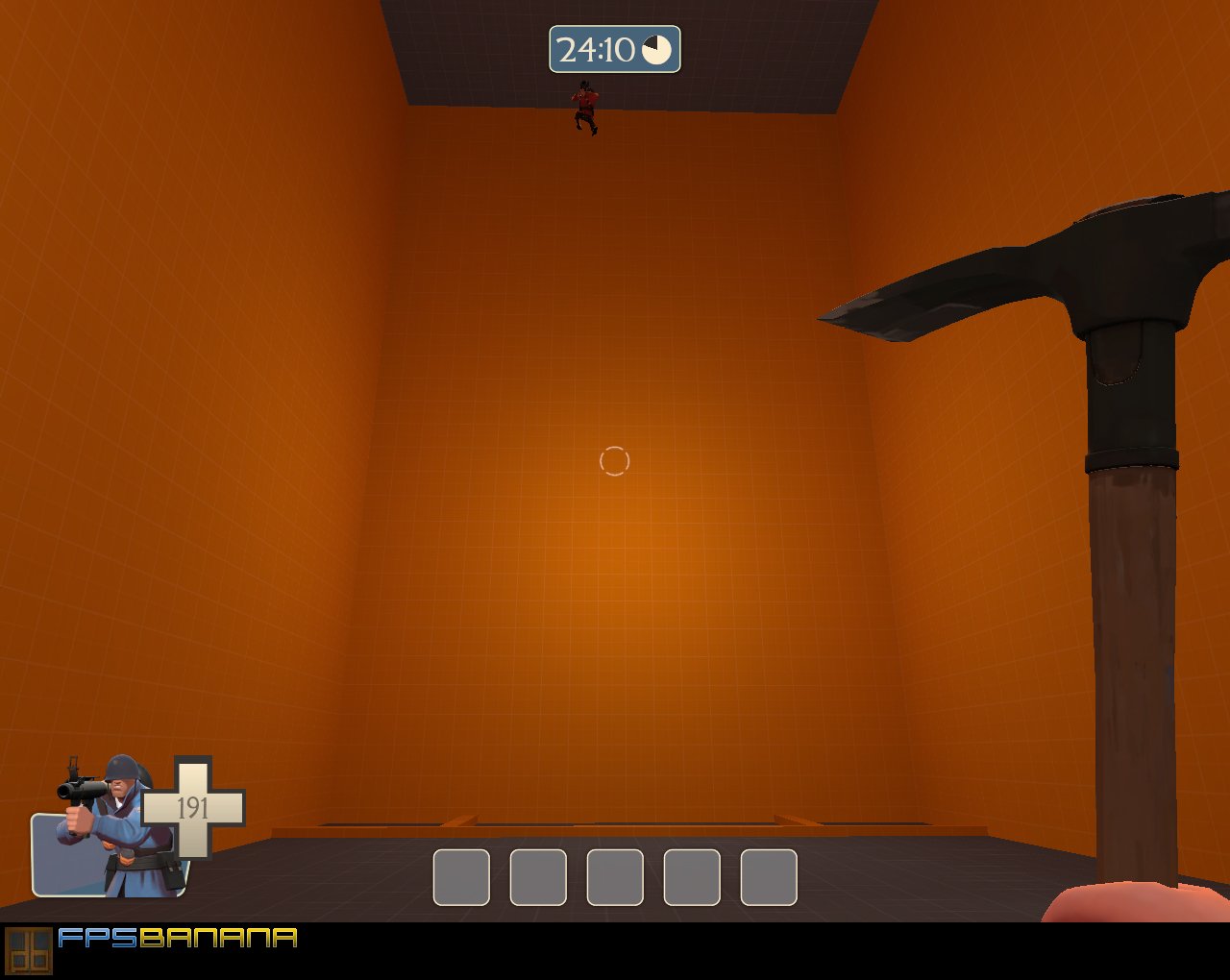
Task: Click the circular crosshair at screen center
Action: tap(614, 461)
